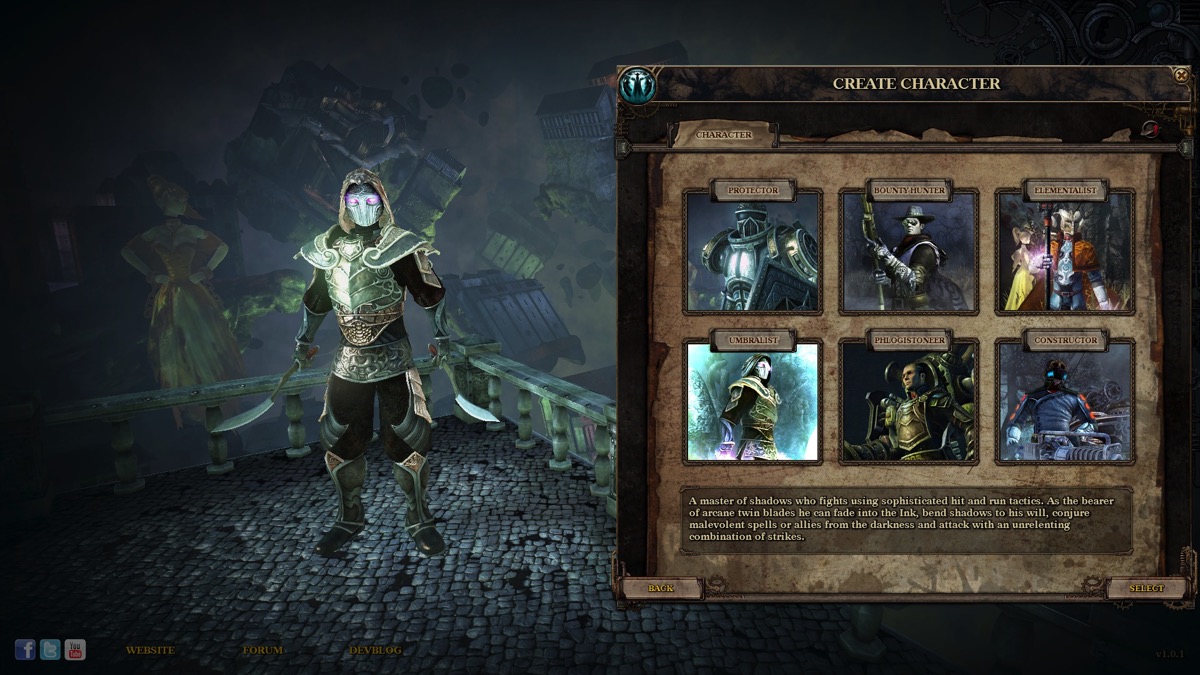Image resolution: width=1200 pixels, height=675 pixels.
Task: Choose the Phlogistoneer class
Action: [908, 402]
